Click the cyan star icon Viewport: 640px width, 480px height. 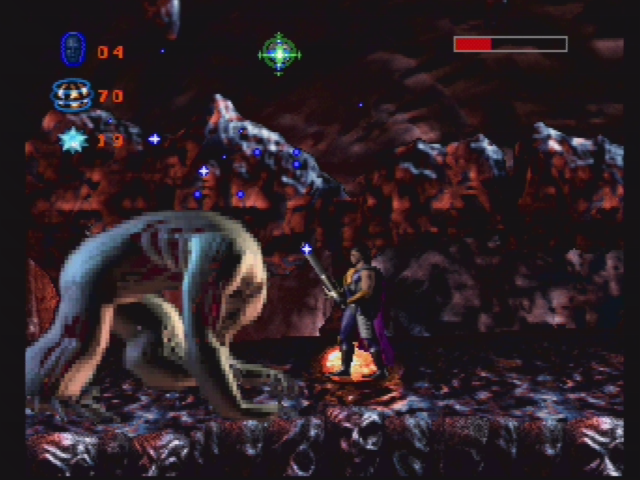pyautogui.click(x=72, y=139)
